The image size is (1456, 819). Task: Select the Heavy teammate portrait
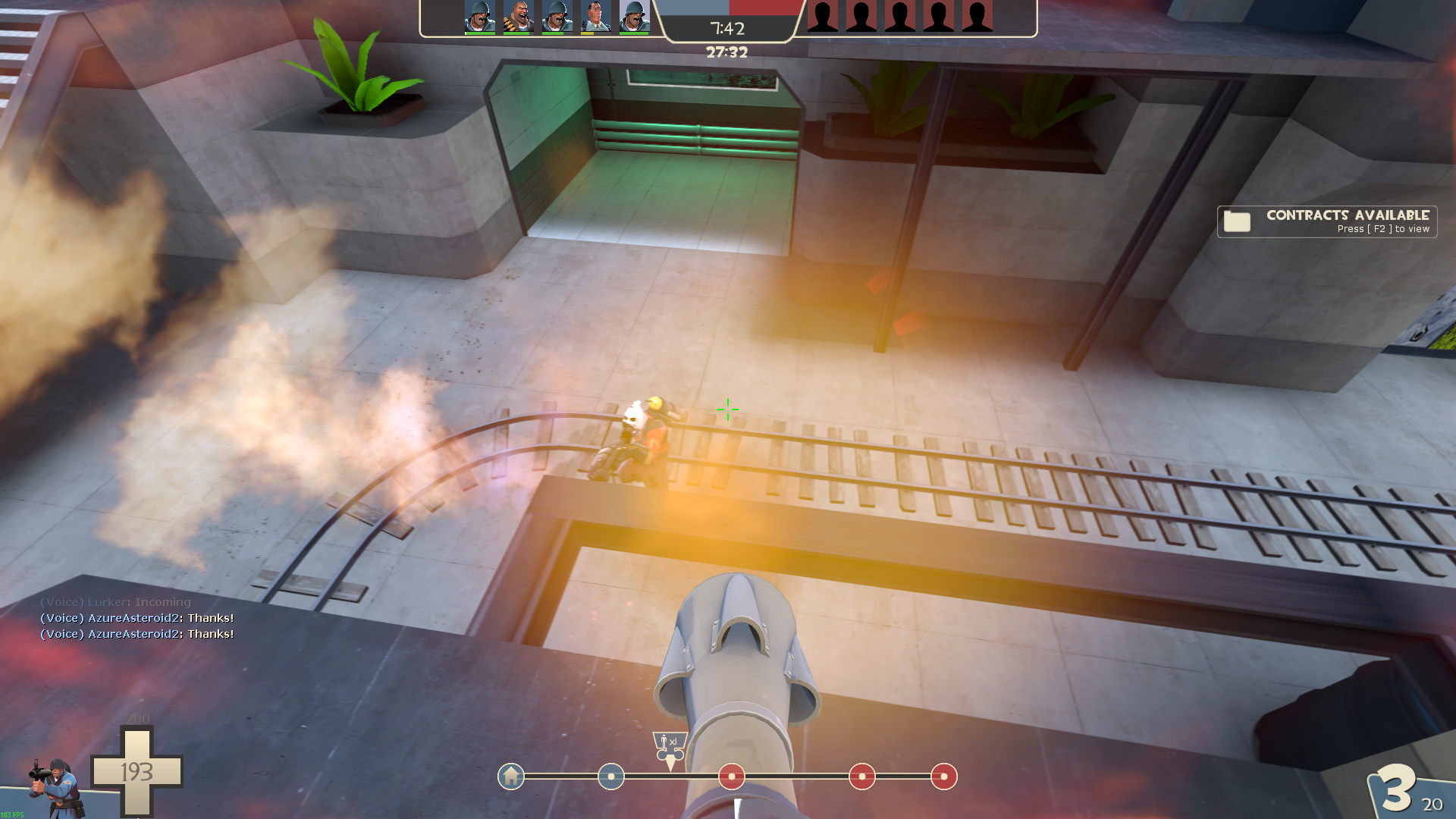coord(518,17)
